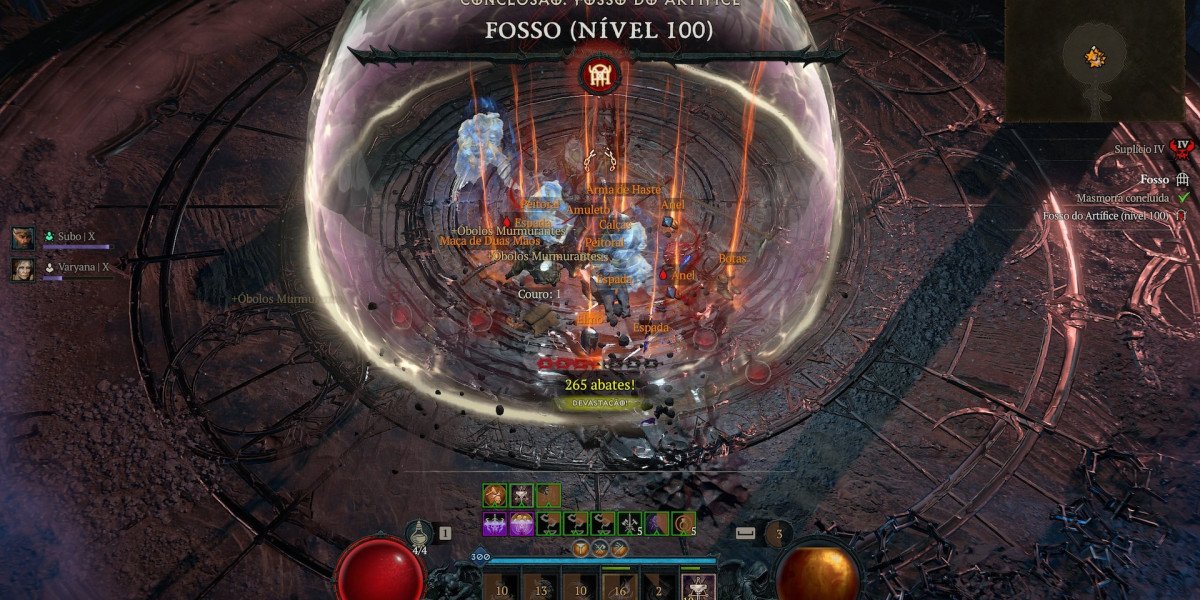Select the round slot showing 3

coord(778,533)
